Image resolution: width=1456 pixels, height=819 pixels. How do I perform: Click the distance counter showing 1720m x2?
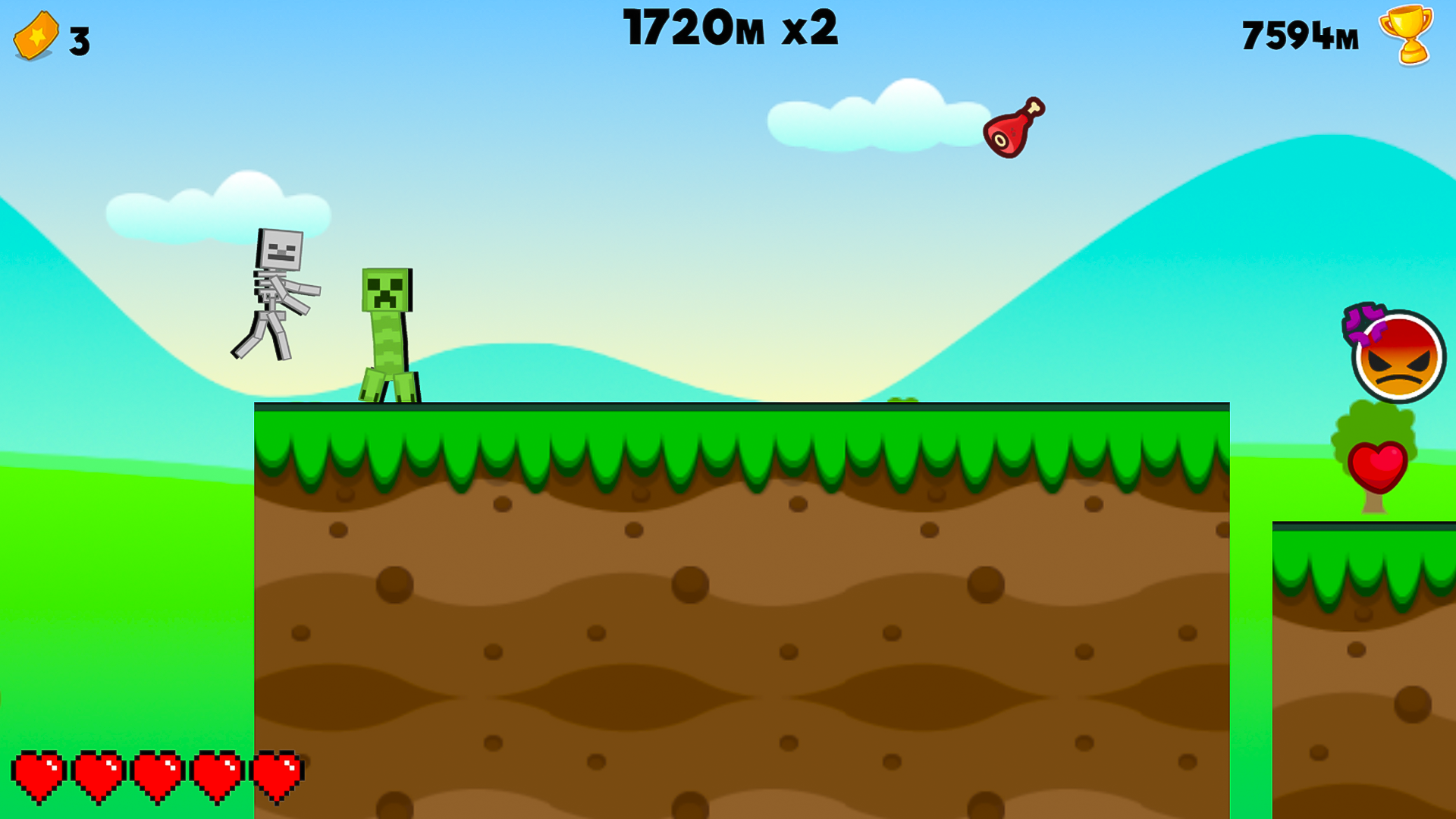pos(730,29)
